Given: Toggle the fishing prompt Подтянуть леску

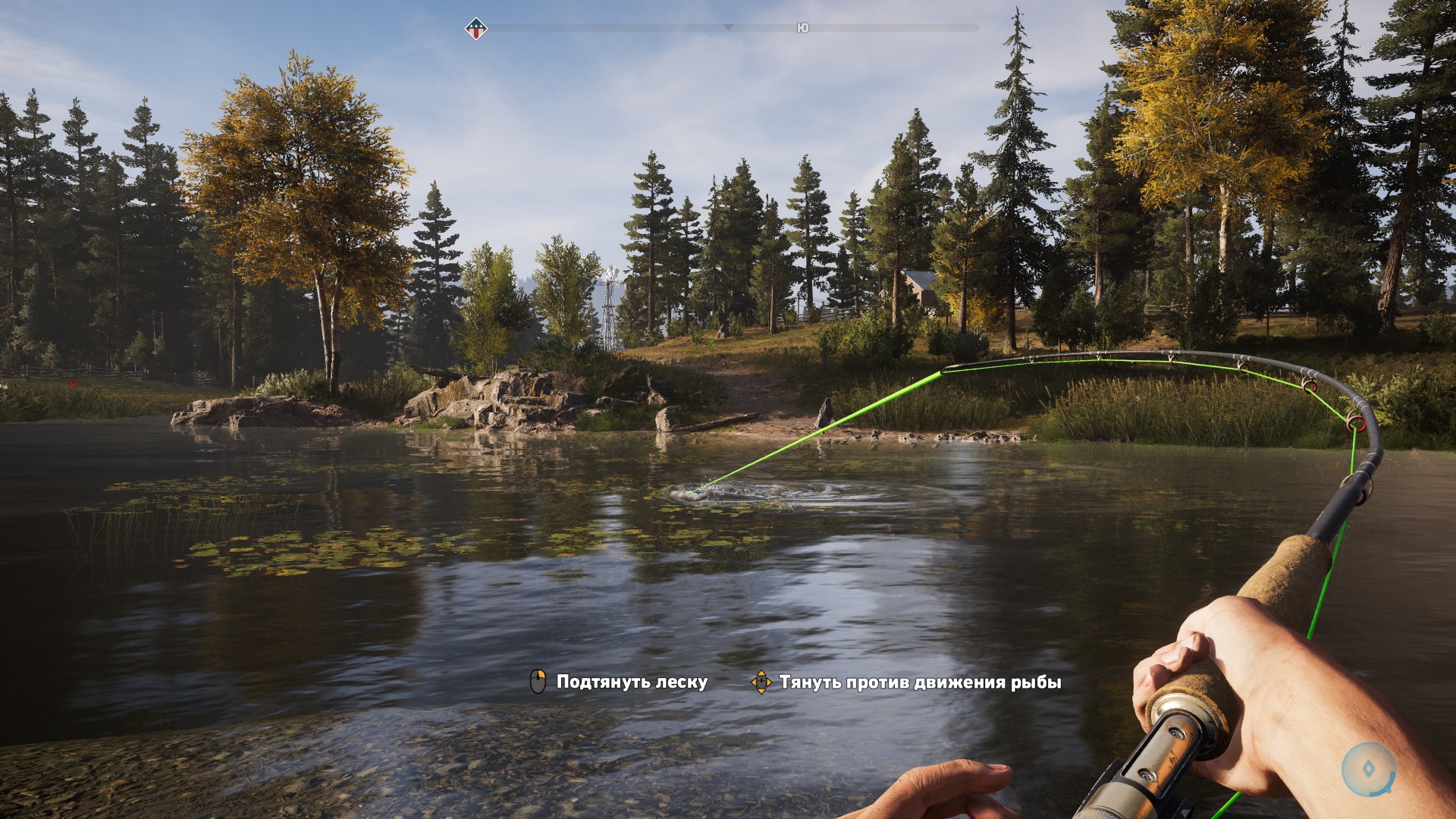Looking at the screenshot, I should pos(631,682).
